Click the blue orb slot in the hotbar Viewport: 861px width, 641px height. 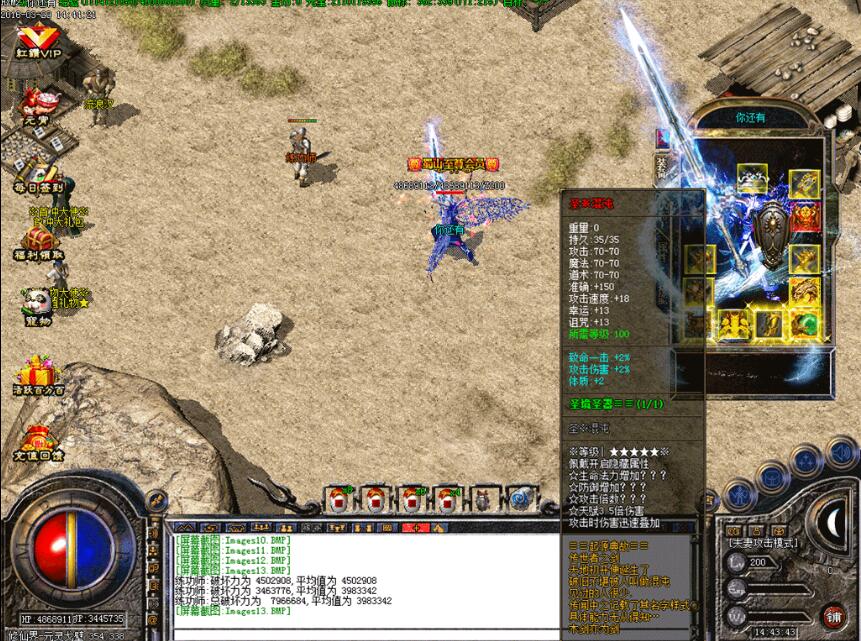coord(519,497)
